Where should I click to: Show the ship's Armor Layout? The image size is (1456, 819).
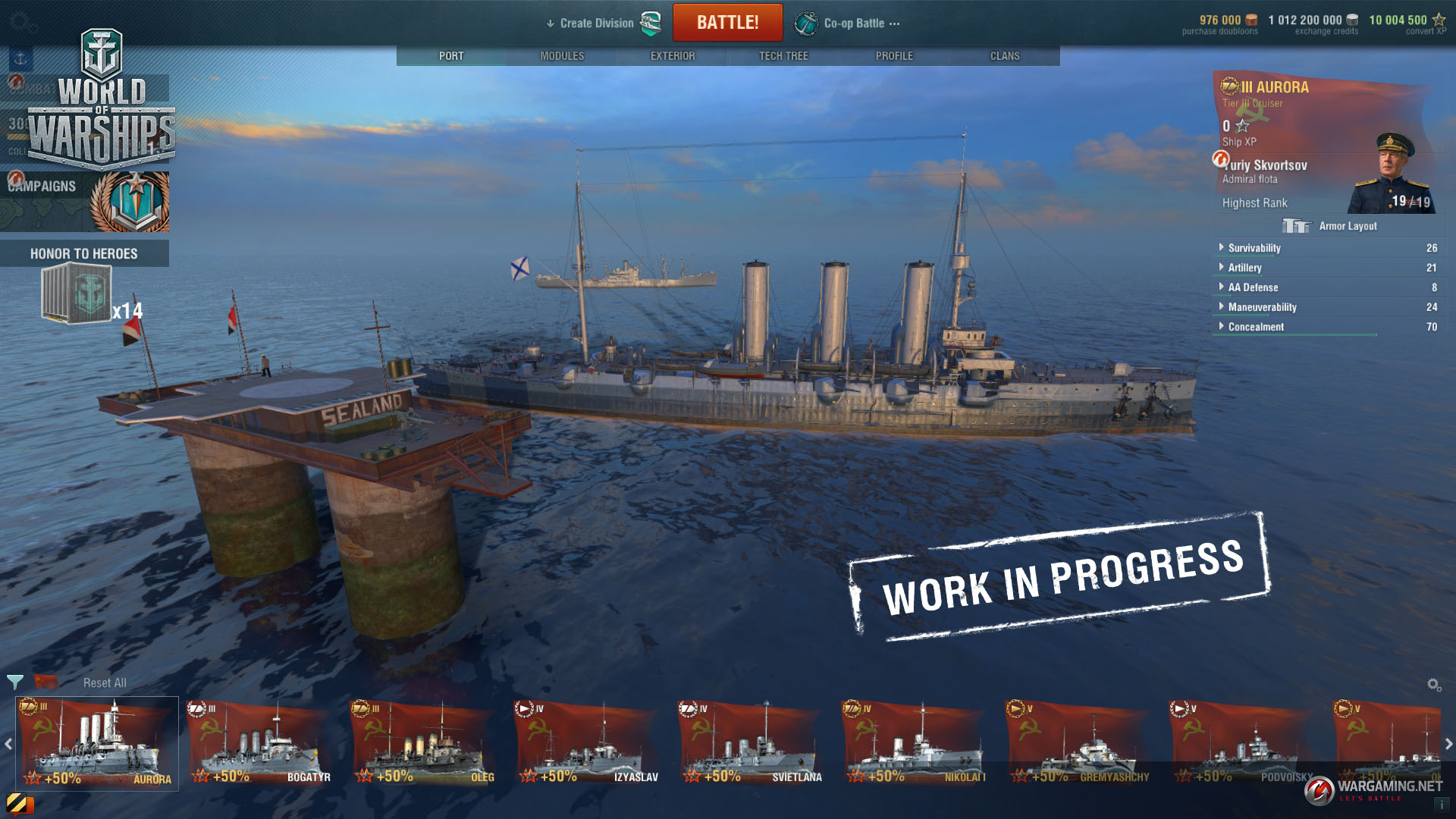[1332, 226]
